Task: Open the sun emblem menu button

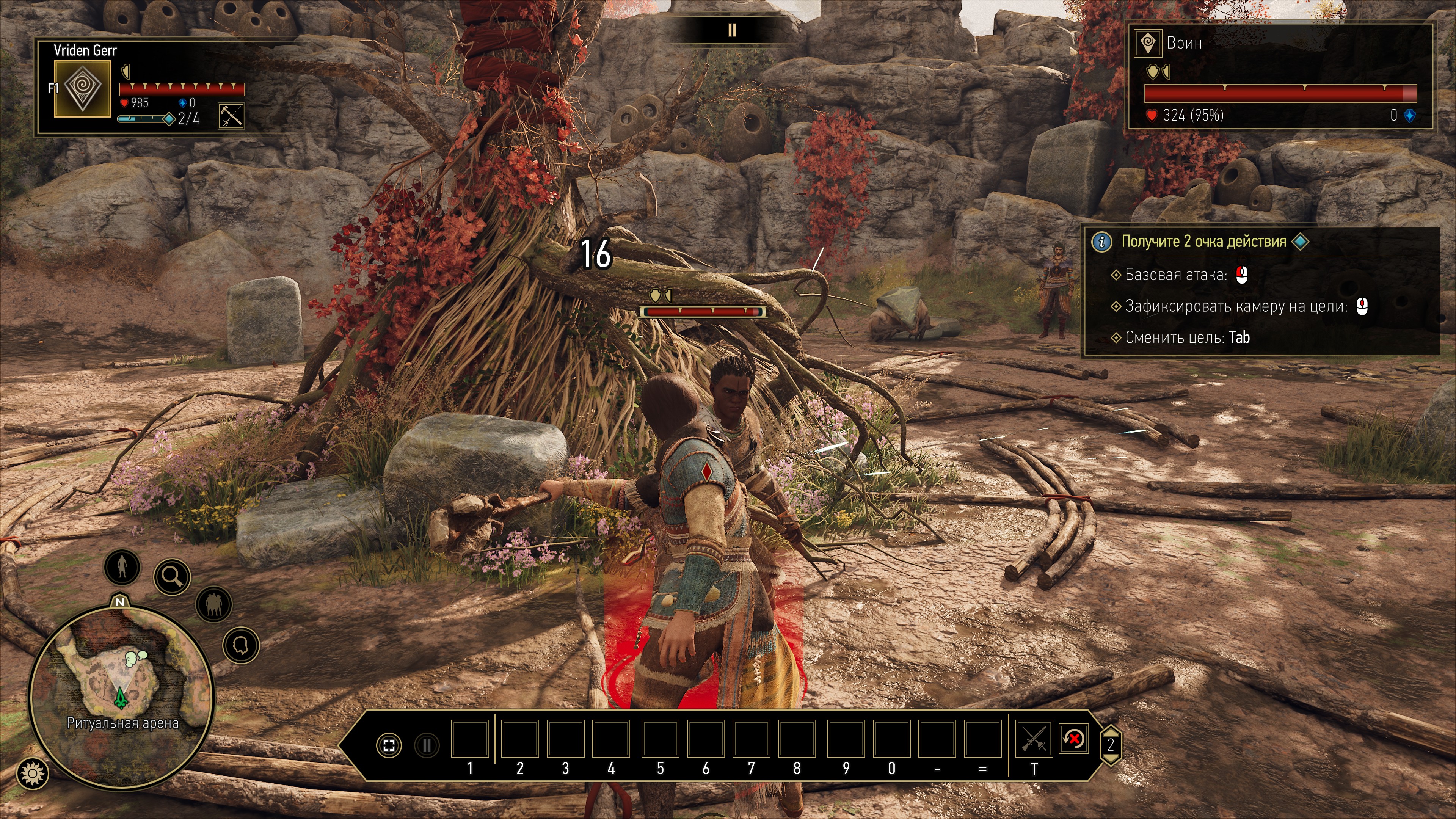Action: click(x=33, y=773)
